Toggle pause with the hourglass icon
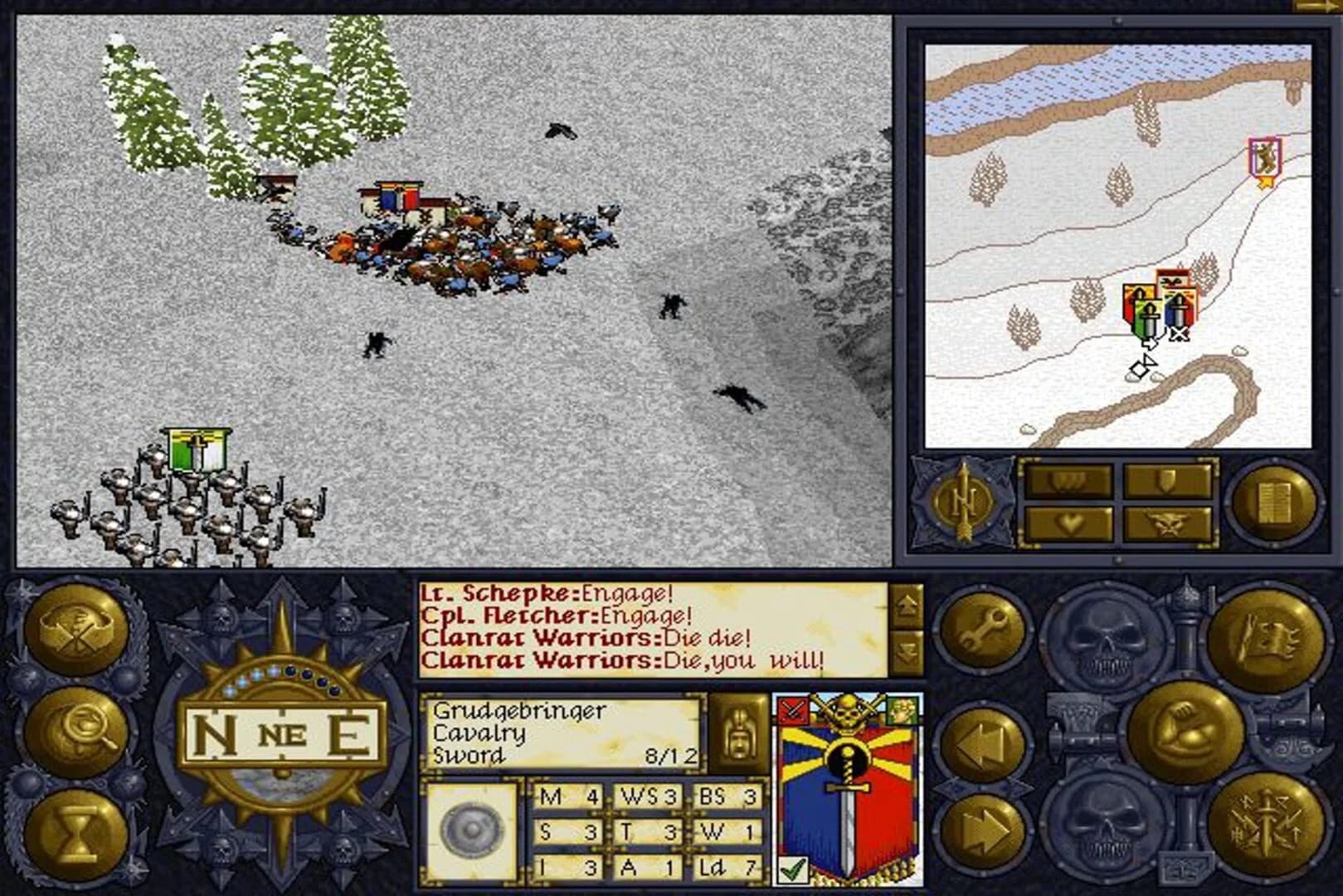This screenshot has height=896, width=1343. (x=73, y=828)
